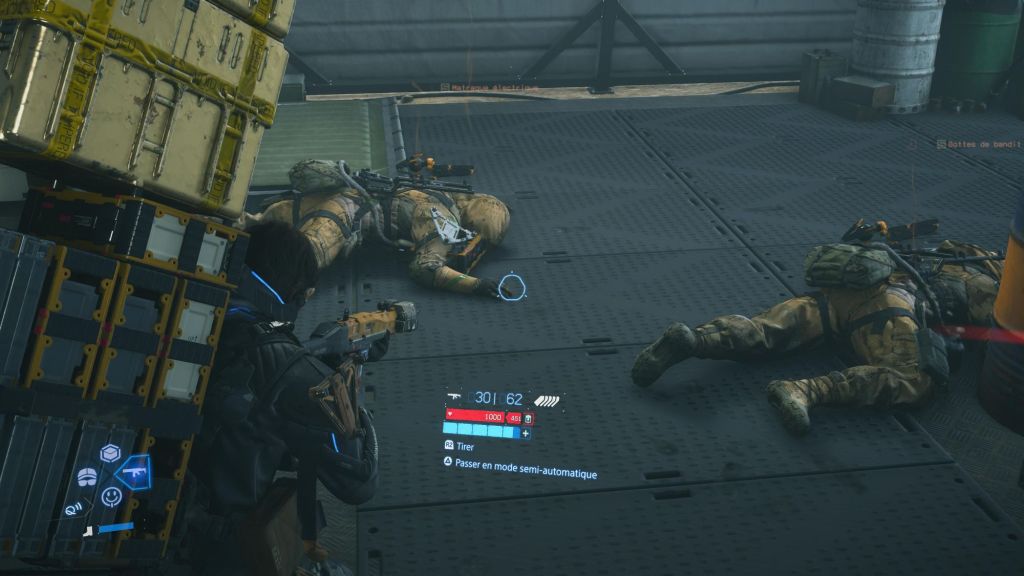Screen dimensions: 1024x576
Task: Activate the scanner pulse icon
Action: pos(72,508)
